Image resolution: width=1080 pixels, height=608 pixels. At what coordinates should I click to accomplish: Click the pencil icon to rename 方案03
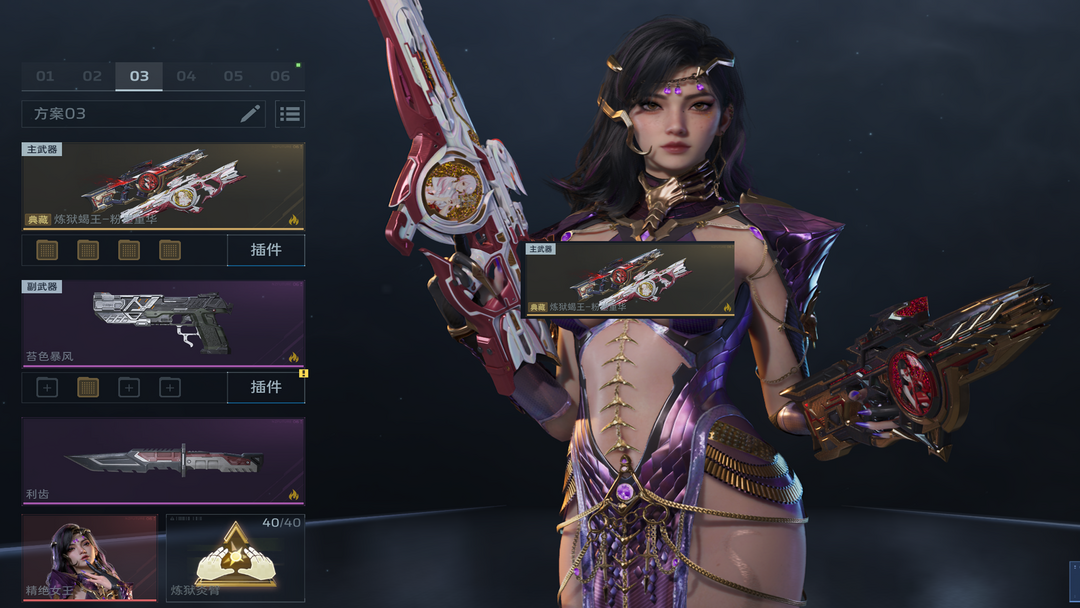pos(250,114)
